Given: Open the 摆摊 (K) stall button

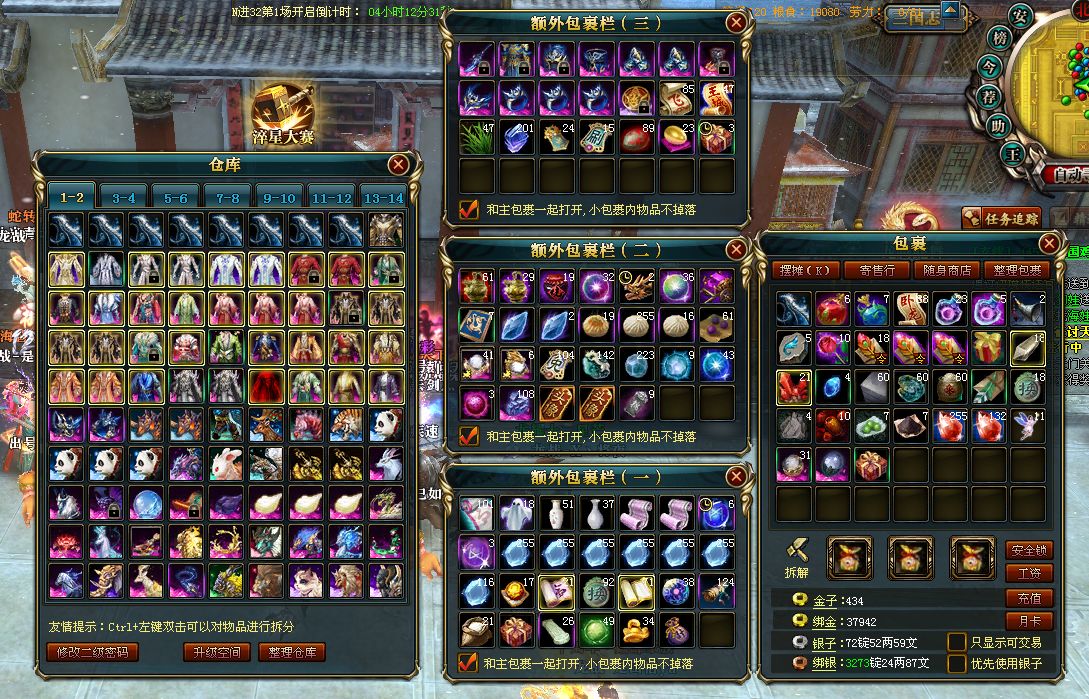Looking at the screenshot, I should (805, 270).
